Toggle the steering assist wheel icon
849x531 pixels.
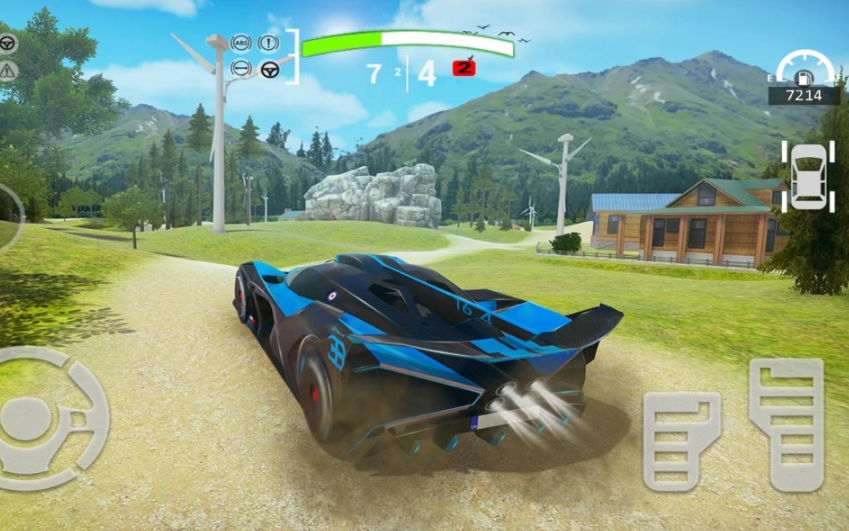(x=269, y=69)
